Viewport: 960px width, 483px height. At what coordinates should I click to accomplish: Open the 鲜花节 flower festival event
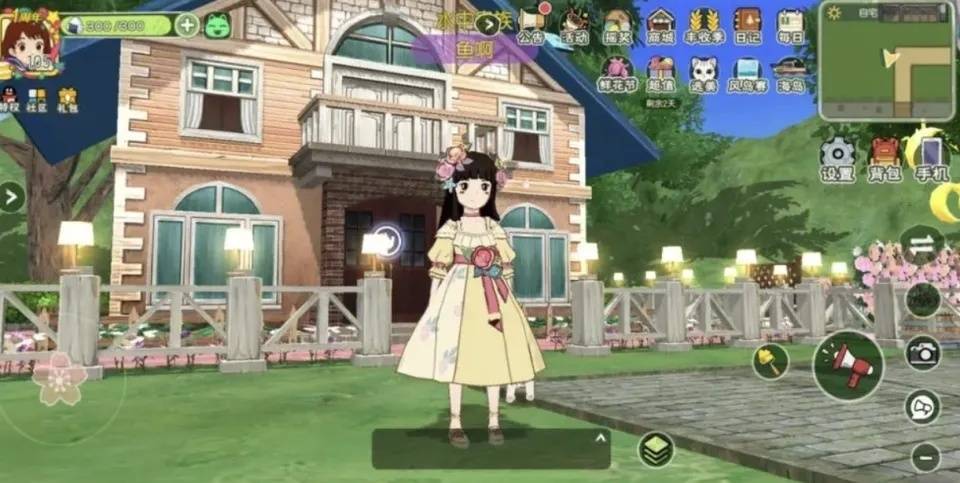pyautogui.click(x=617, y=72)
